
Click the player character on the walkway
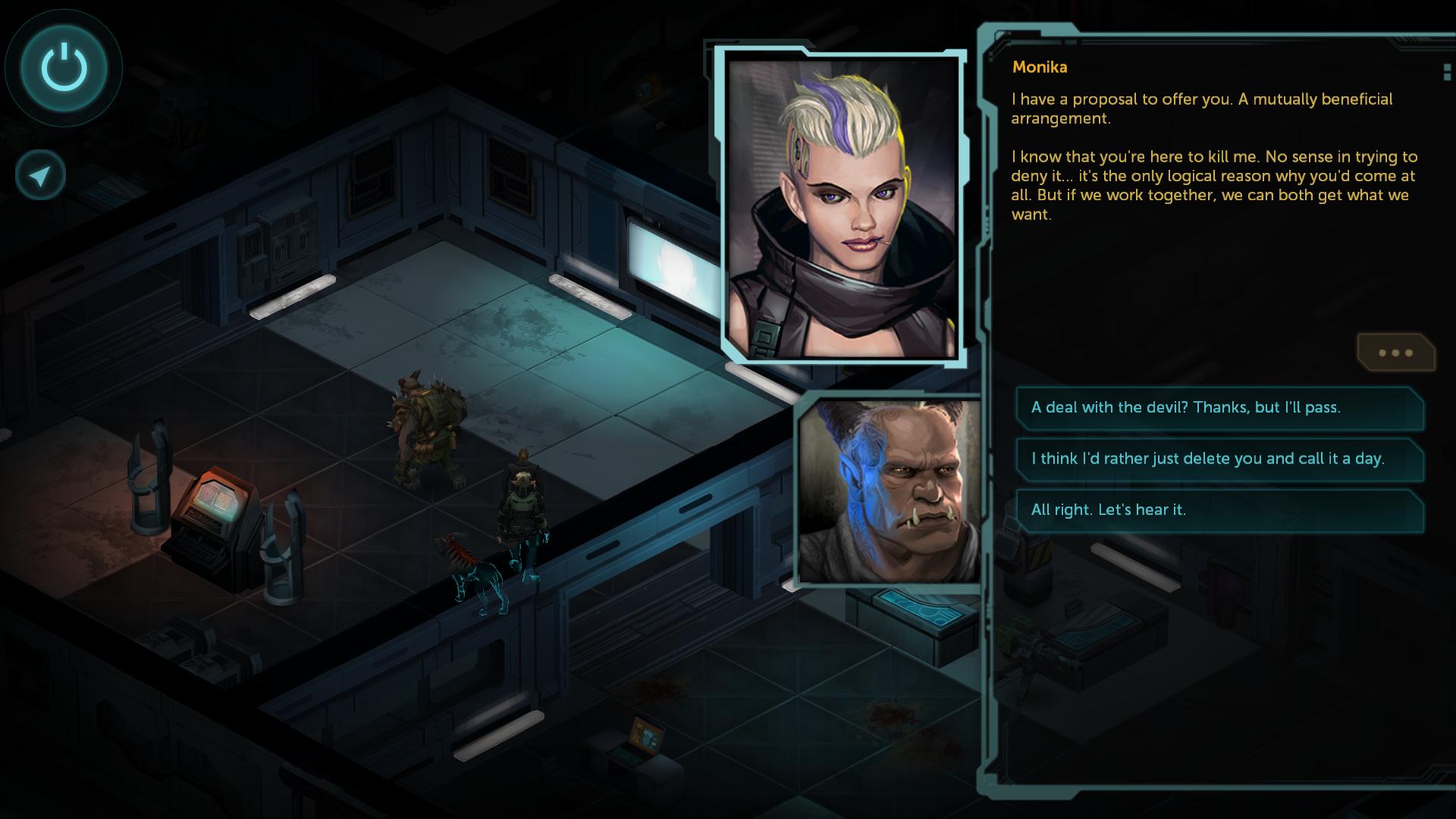[522, 504]
